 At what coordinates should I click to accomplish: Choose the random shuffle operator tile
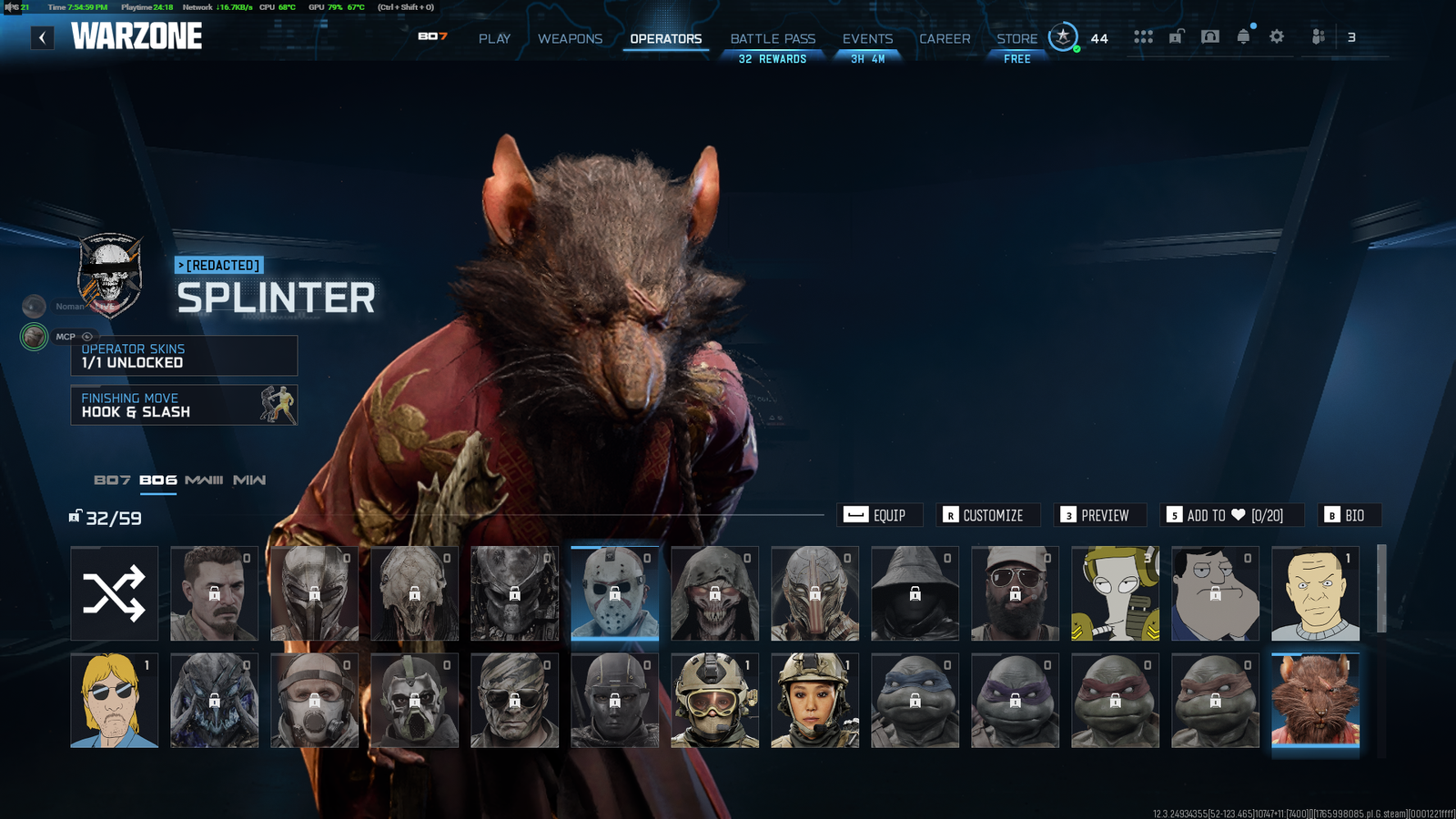coord(115,593)
